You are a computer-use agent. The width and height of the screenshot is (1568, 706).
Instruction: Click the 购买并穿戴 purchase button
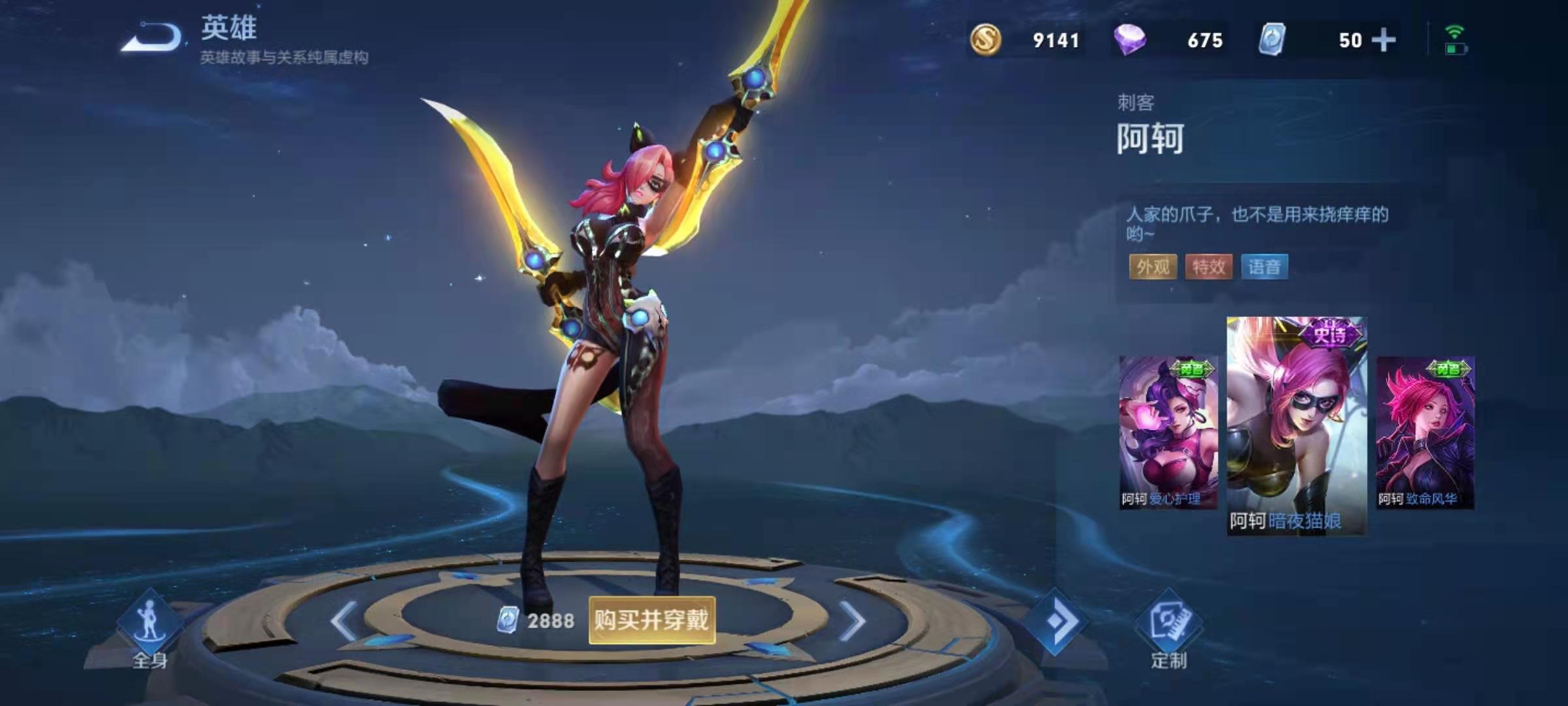[651, 620]
